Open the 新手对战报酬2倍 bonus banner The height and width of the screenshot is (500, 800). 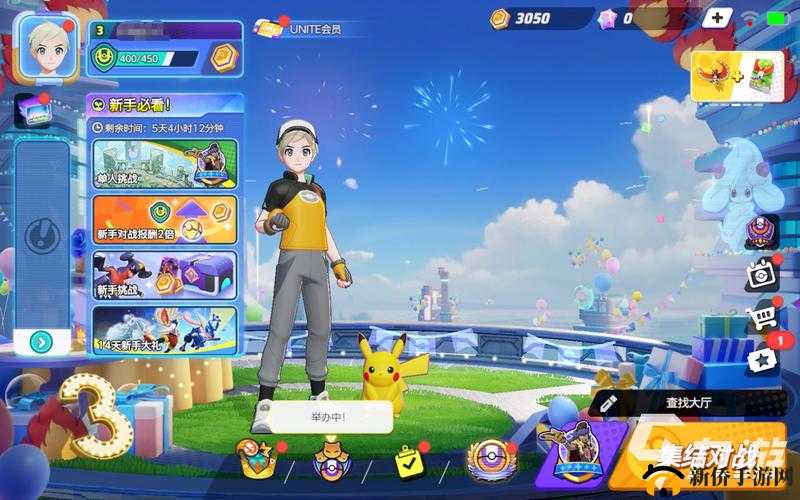point(165,219)
